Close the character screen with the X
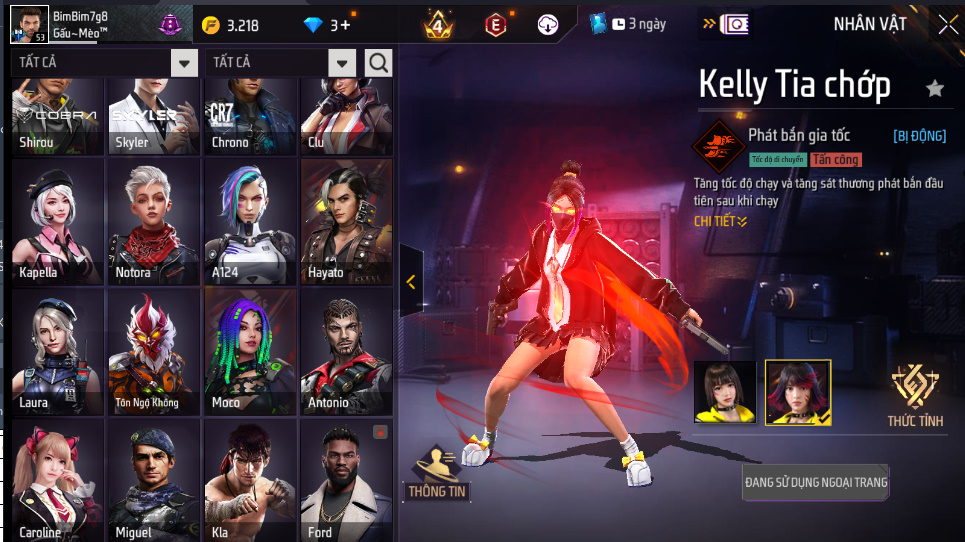This screenshot has height=542, width=965. tap(947, 25)
